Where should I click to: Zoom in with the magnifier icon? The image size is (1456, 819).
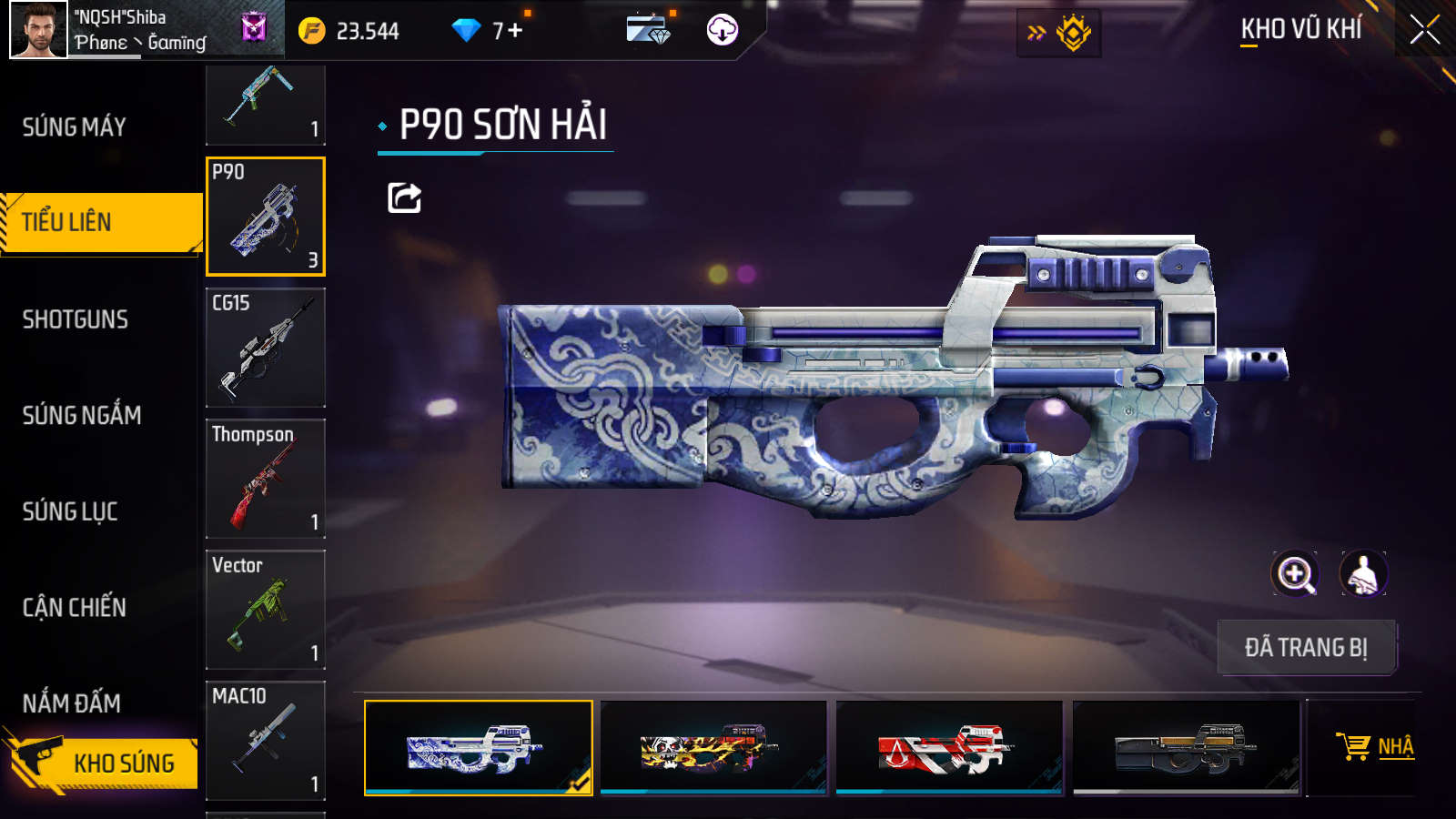(x=1294, y=573)
